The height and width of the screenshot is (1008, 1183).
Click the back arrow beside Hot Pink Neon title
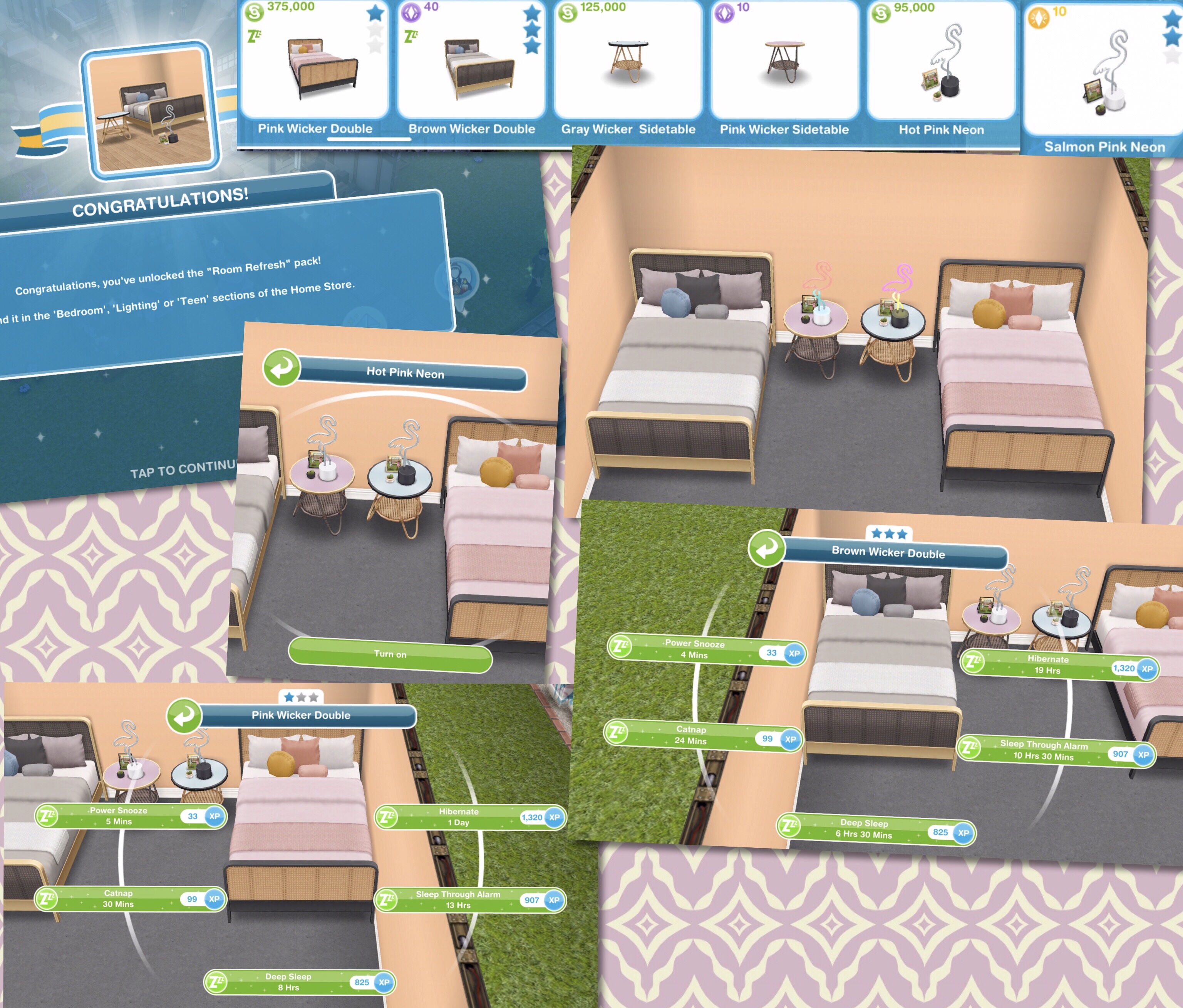282,368
